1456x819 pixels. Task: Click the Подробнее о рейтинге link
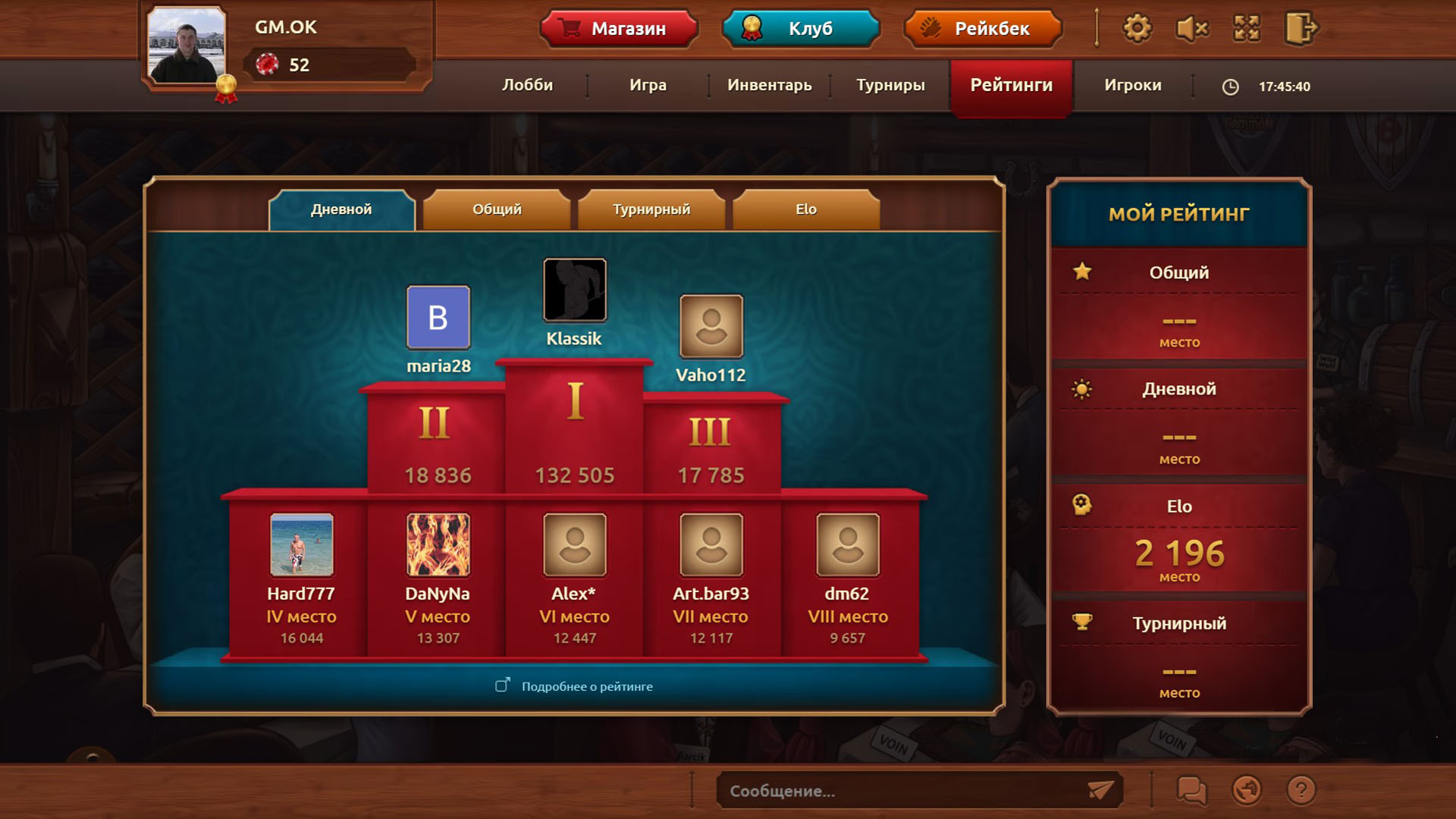point(574,686)
